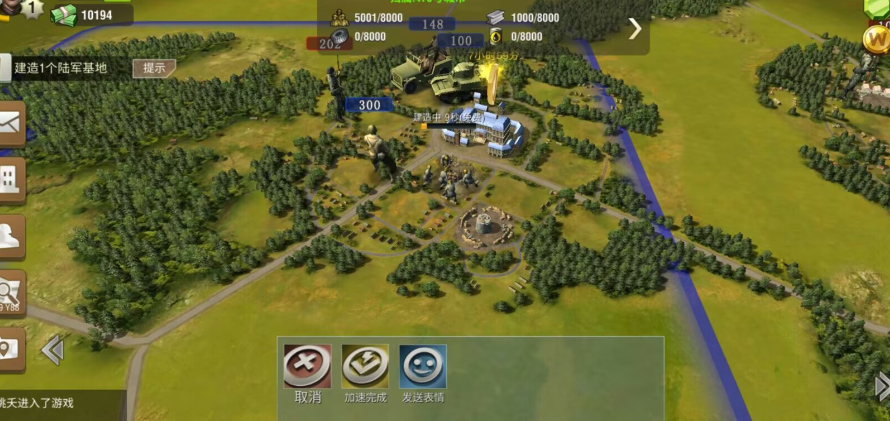Click the double arrow at right edge
890x421 pixels.
point(882,386)
